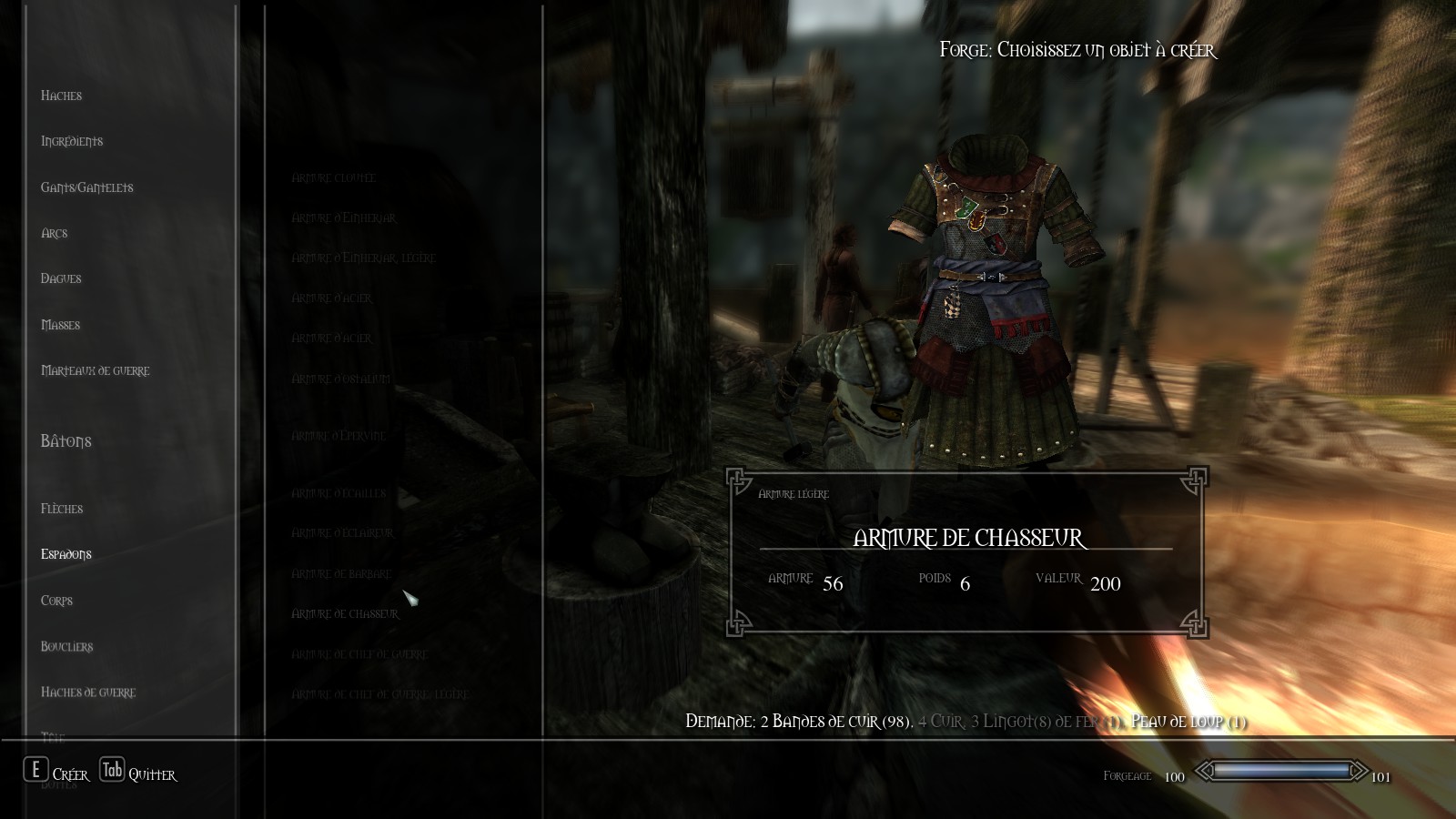Select the Armure d'écailles recipe
This screenshot has width=1456, height=819.
[339, 493]
